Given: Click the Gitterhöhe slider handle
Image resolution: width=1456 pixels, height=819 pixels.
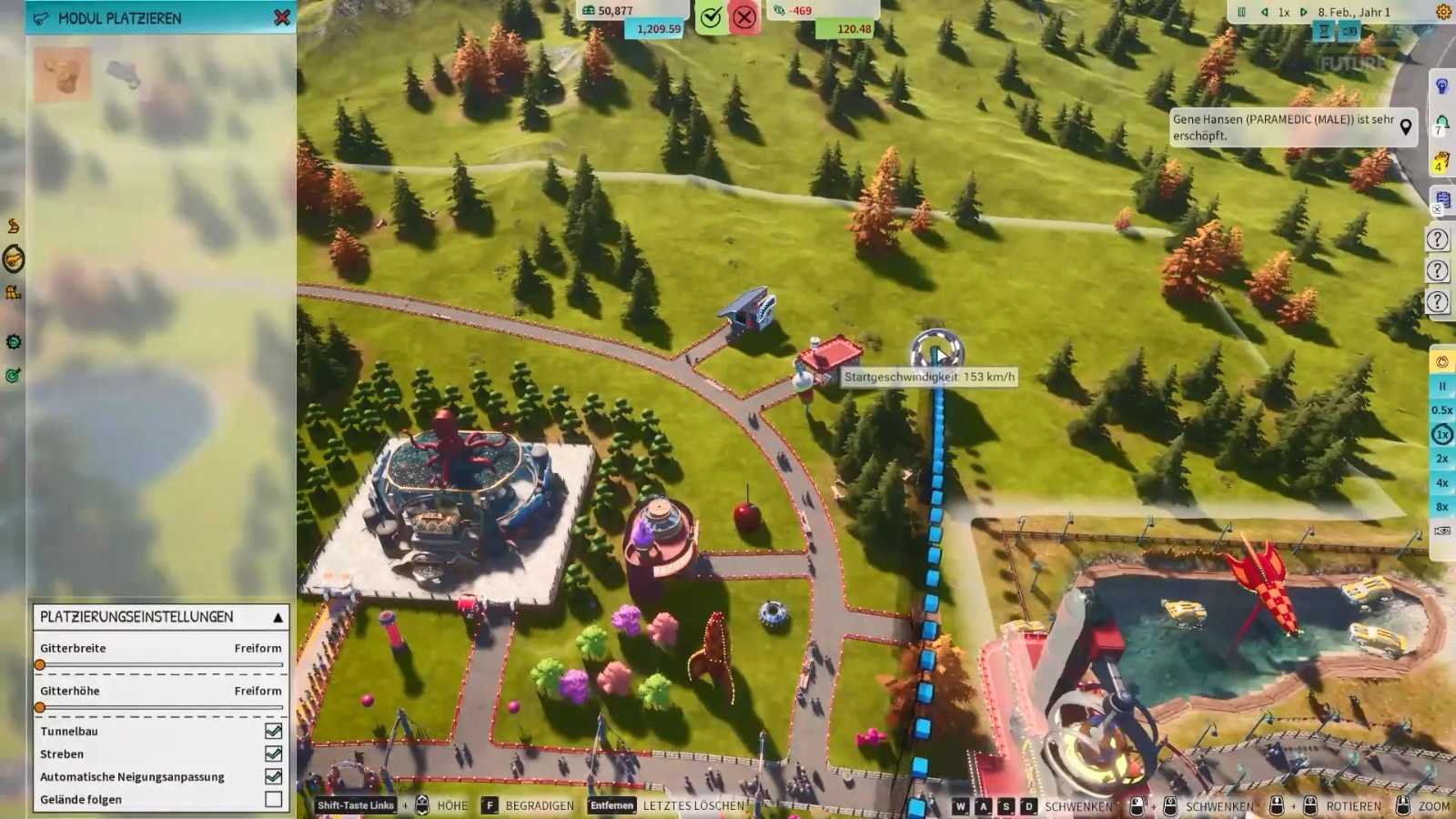Looking at the screenshot, I should coord(40,707).
